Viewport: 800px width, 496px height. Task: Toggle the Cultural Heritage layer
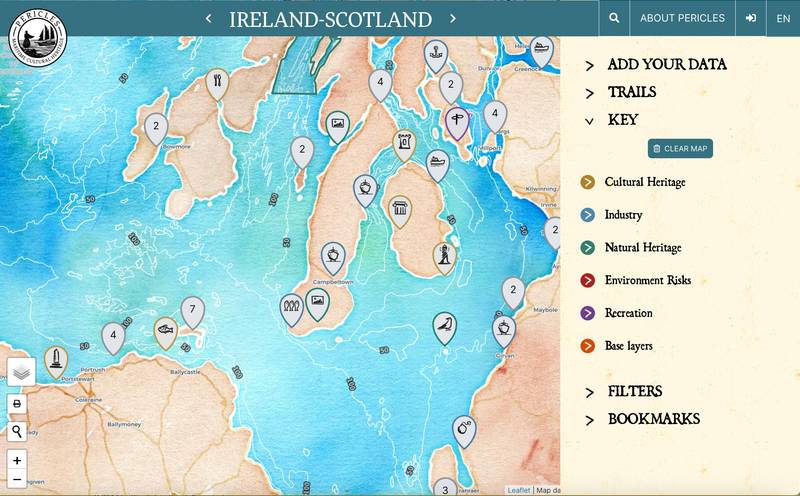pyautogui.click(x=645, y=182)
